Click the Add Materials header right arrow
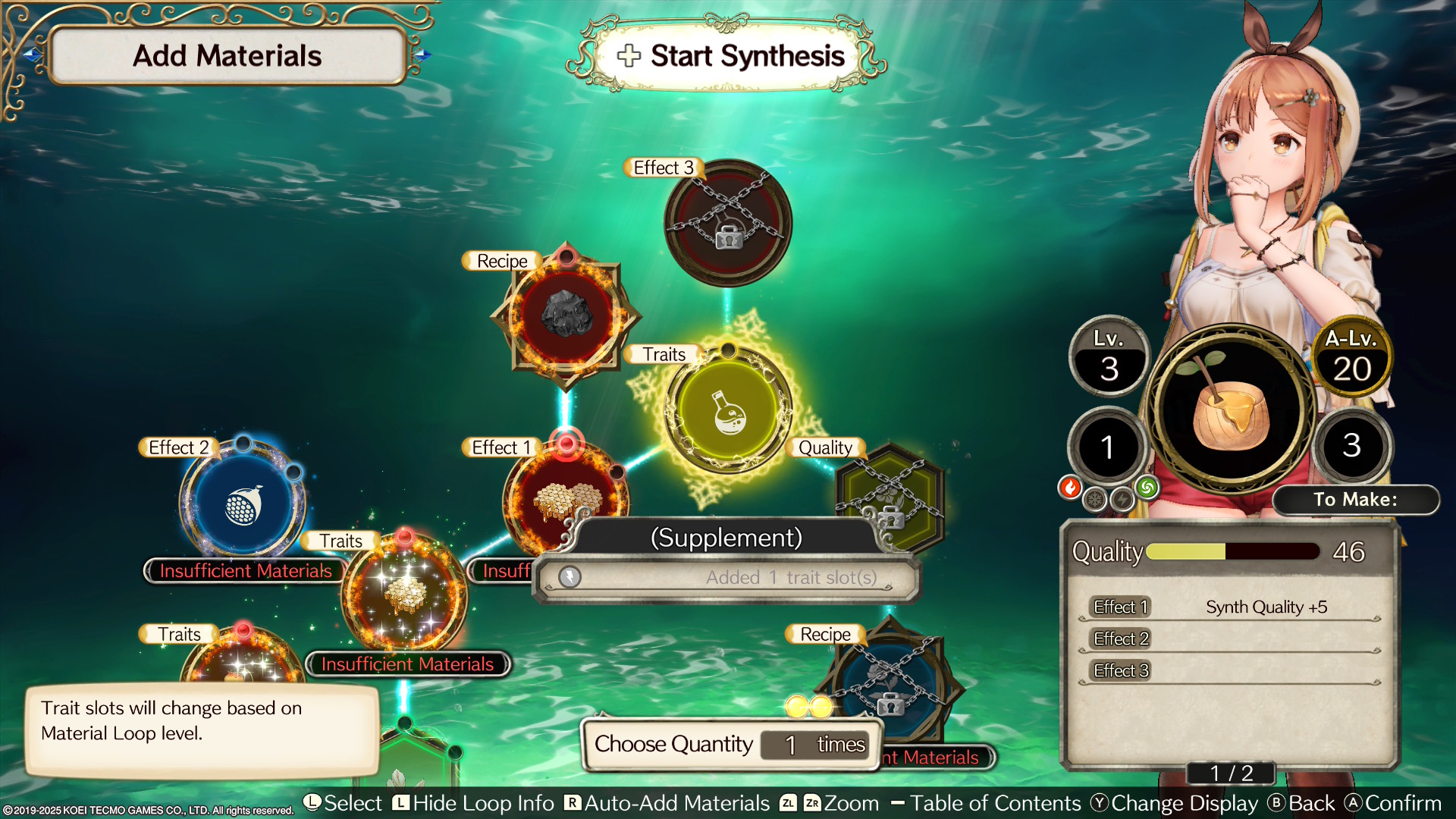The image size is (1456, 819). [422, 55]
